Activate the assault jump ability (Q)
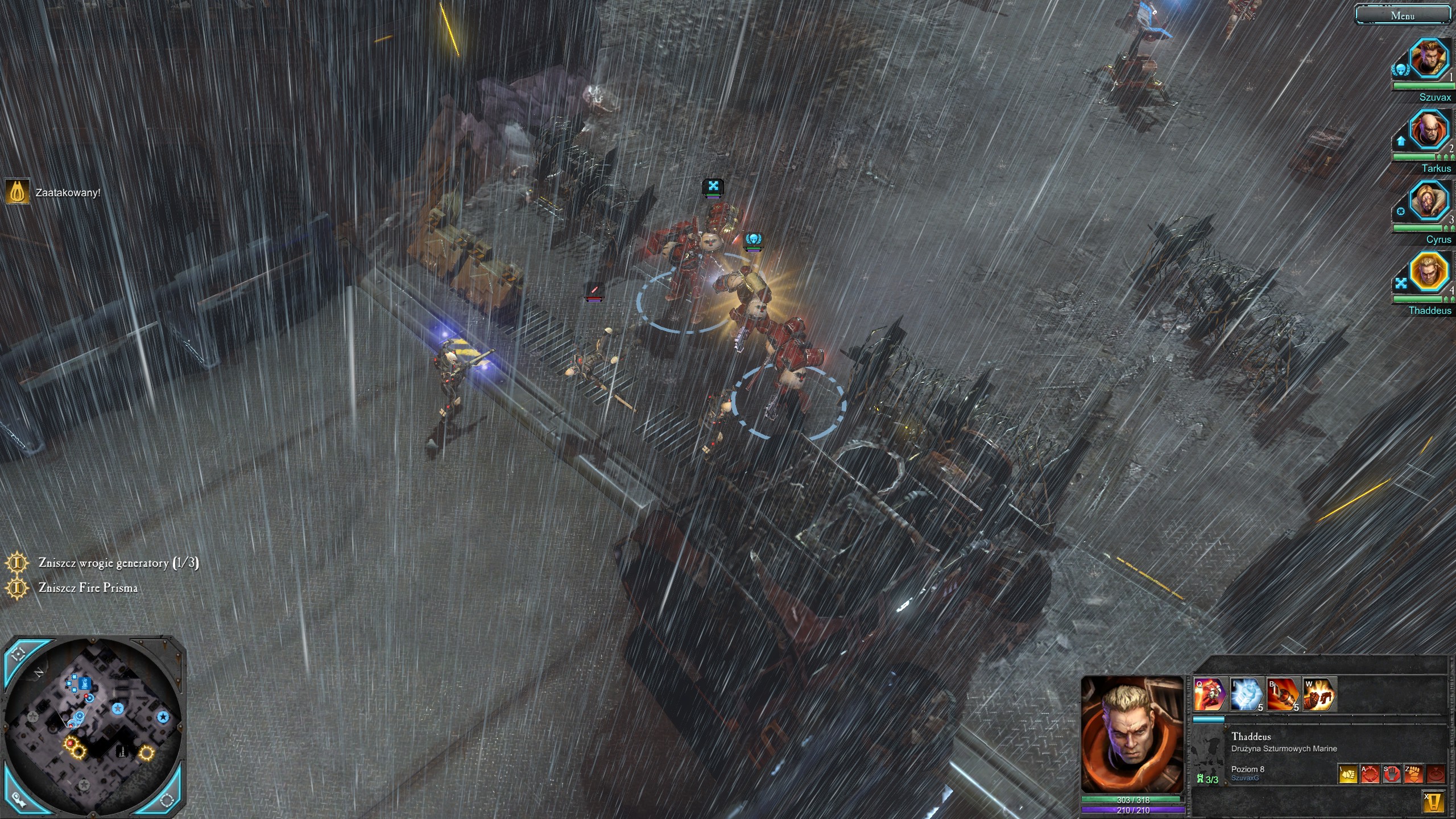The image size is (1456, 819). pyautogui.click(x=1209, y=694)
